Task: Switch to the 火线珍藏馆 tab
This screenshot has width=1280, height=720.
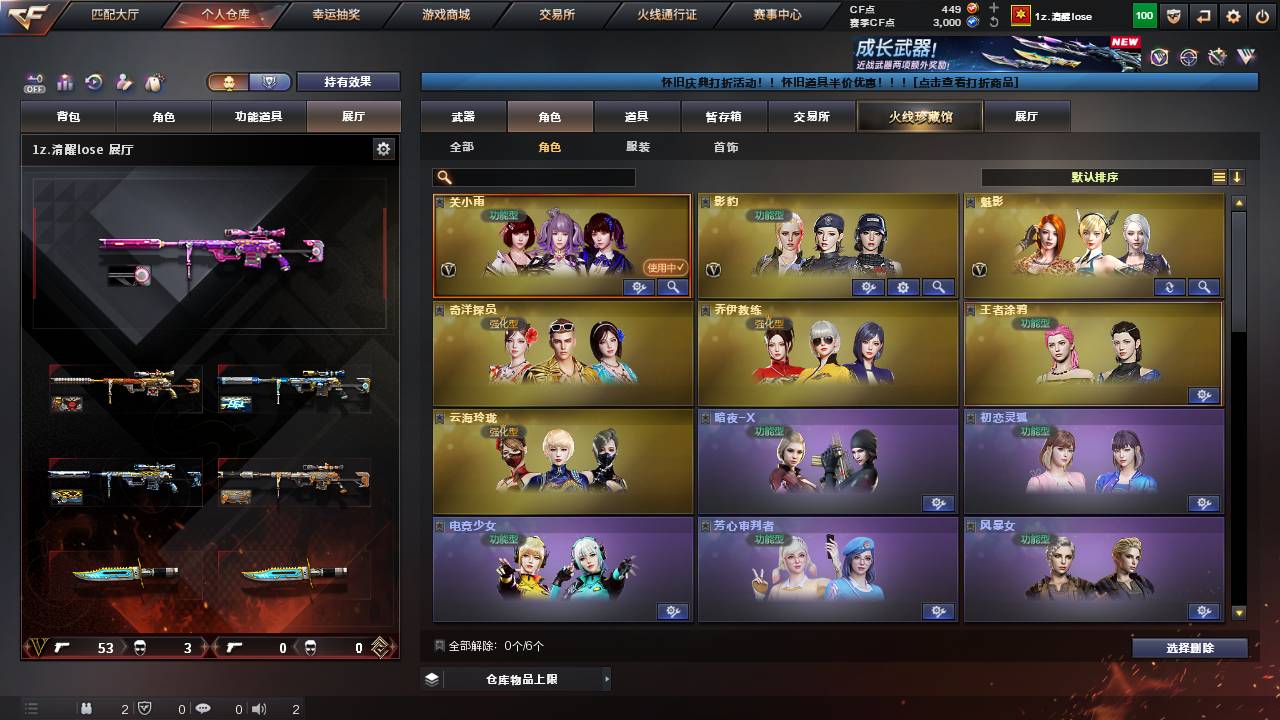Action: click(918, 115)
